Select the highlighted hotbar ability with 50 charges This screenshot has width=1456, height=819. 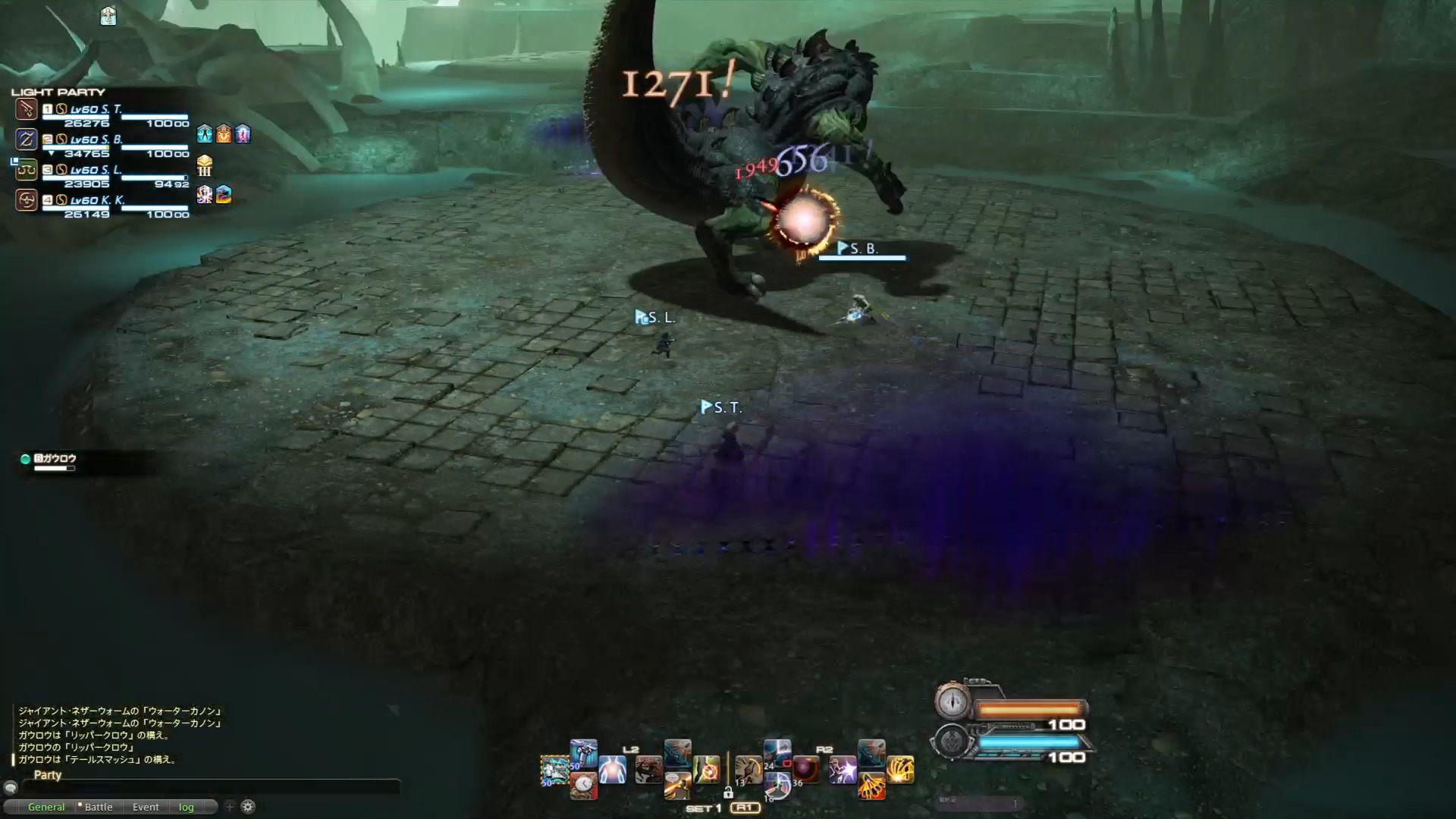tap(554, 771)
